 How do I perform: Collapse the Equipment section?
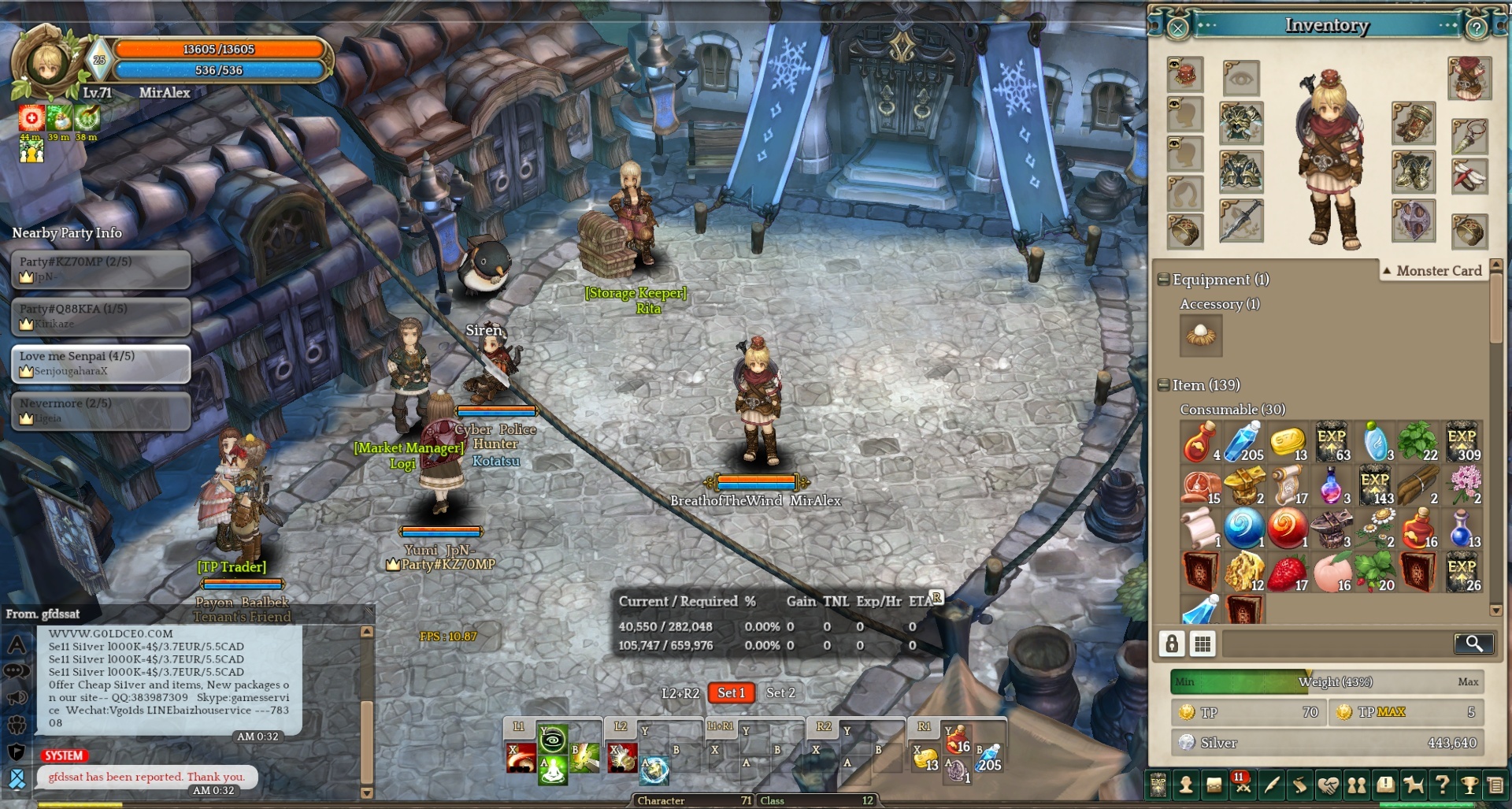pyautogui.click(x=1163, y=280)
